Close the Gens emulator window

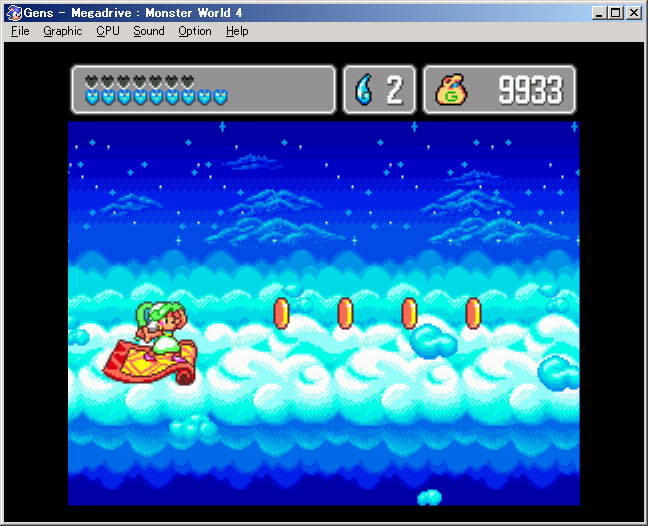pyautogui.click(x=634, y=13)
